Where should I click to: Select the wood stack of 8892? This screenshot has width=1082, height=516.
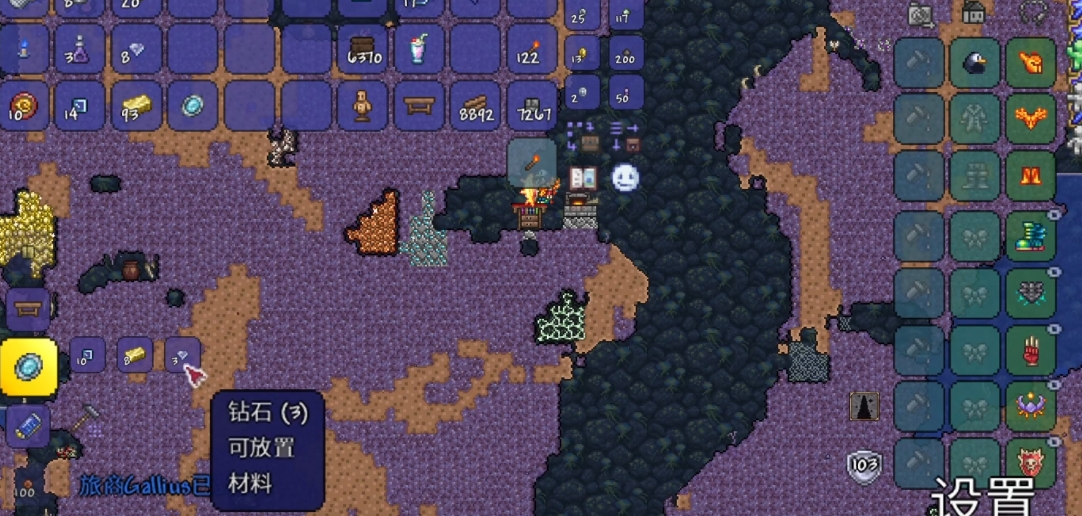[x=475, y=105]
